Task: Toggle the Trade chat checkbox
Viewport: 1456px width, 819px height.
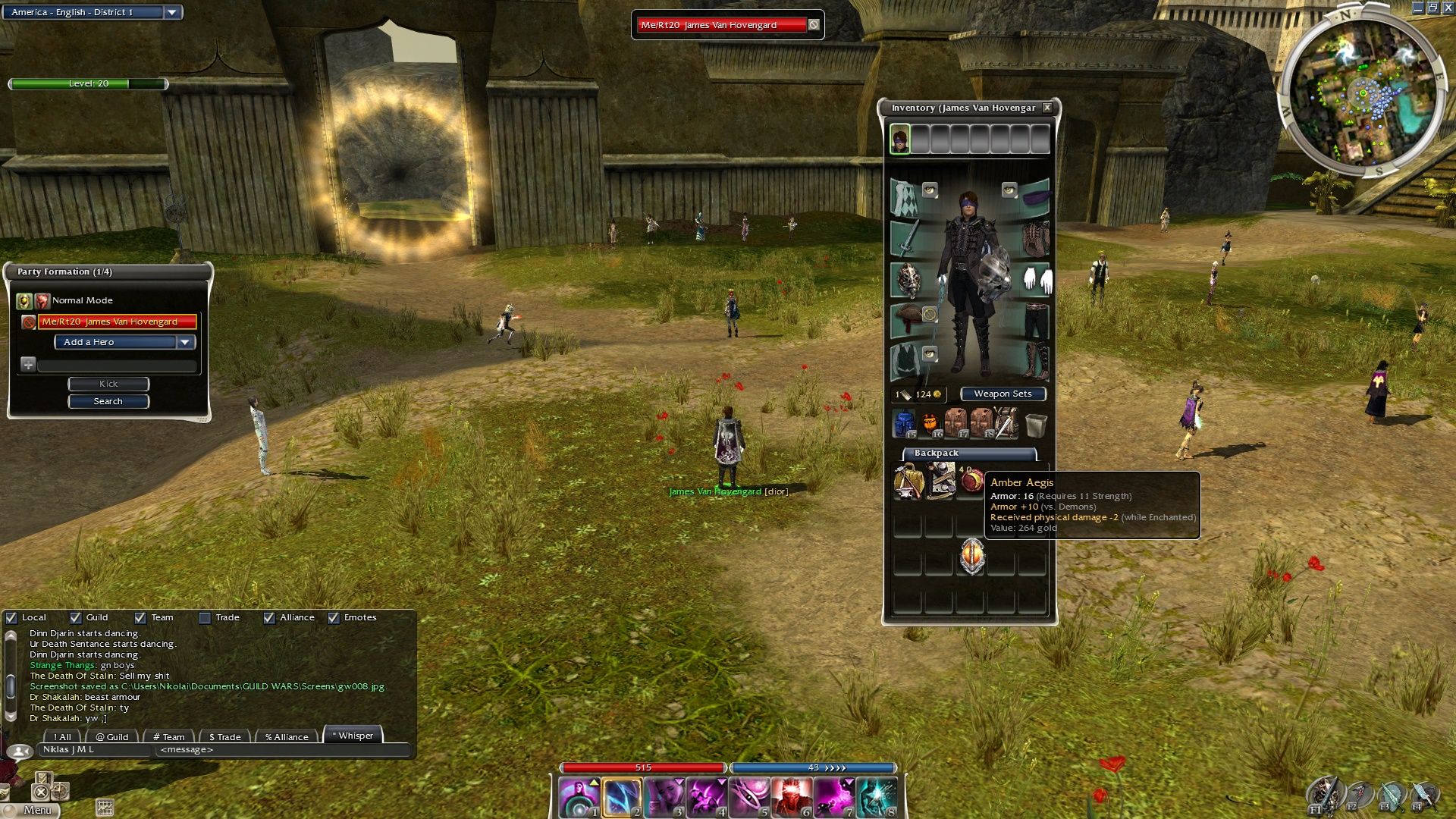Action: point(205,618)
